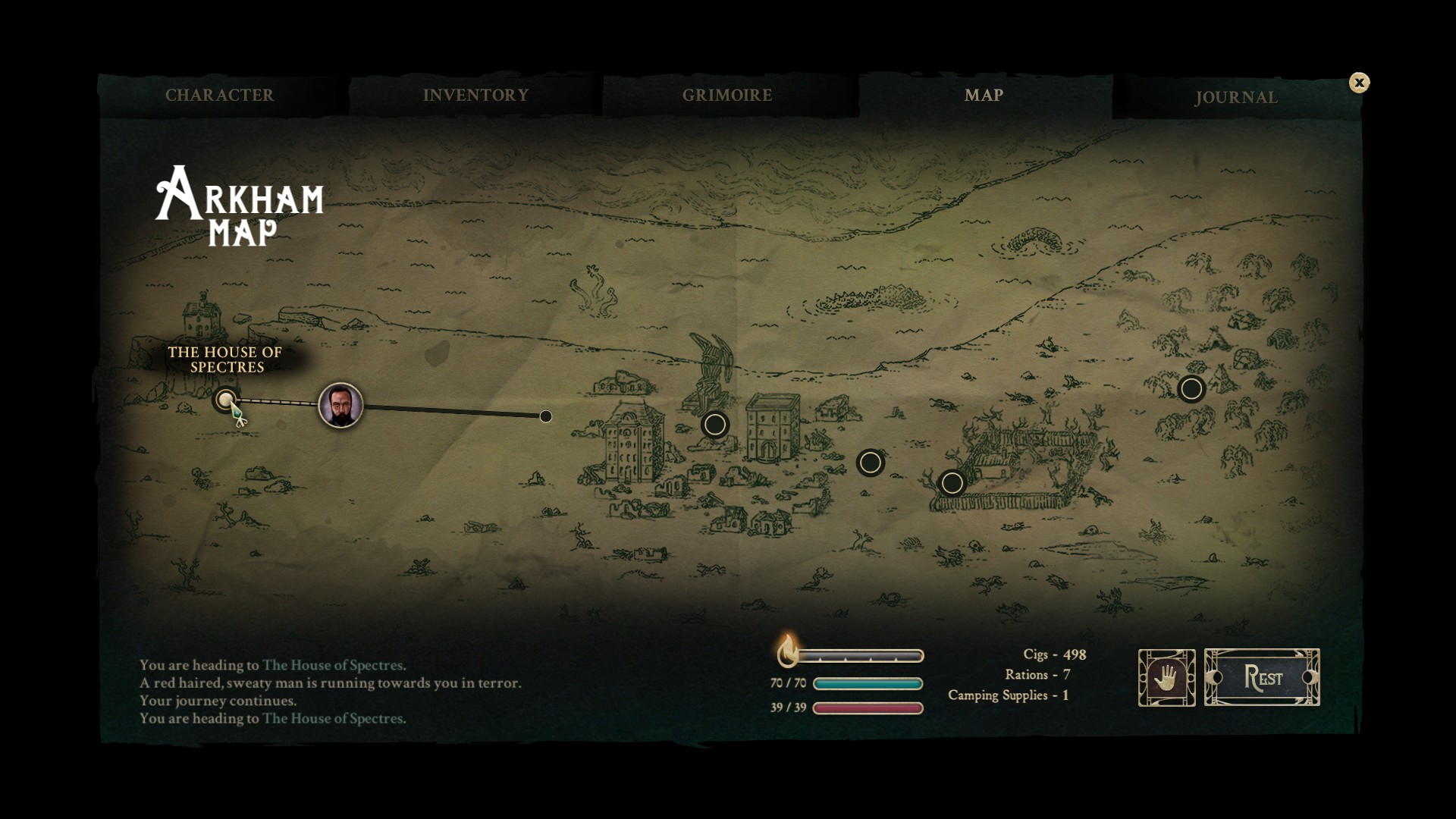This screenshot has width=1456, height=819.
Task: Open the Inventory tab
Action: pyautogui.click(x=475, y=96)
